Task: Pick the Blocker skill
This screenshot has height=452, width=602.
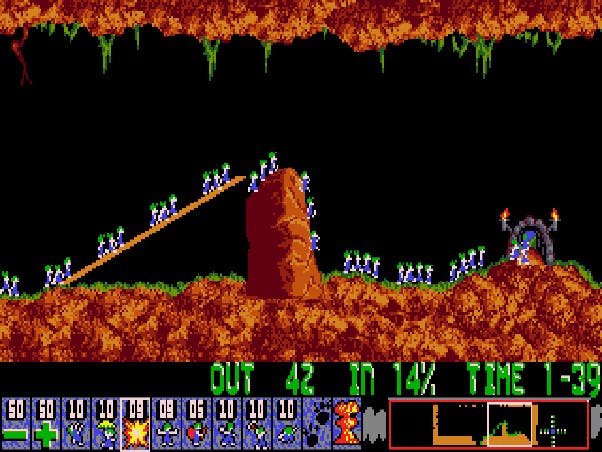Action: [166, 423]
